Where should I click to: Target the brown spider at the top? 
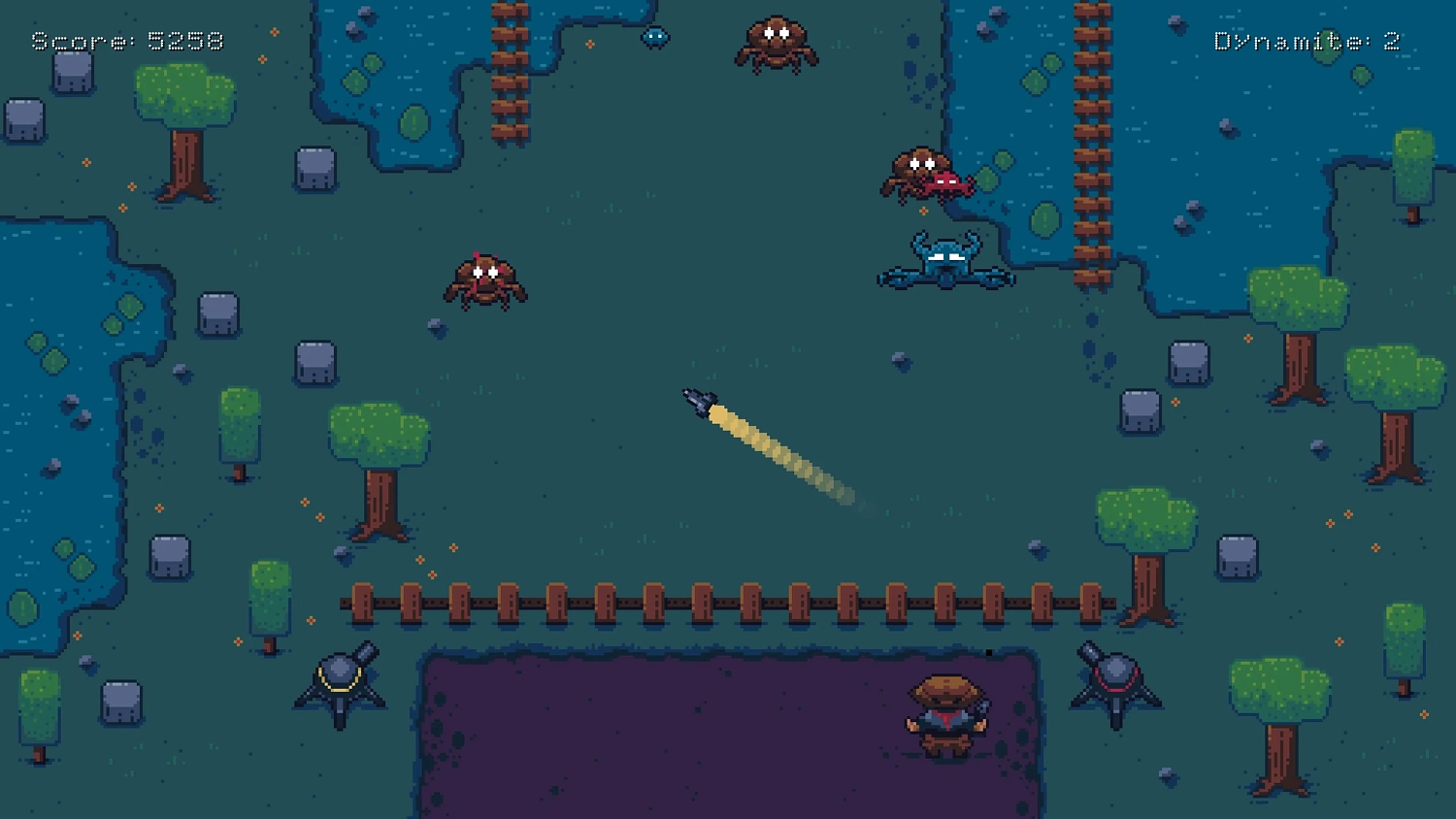coord(777,44)
